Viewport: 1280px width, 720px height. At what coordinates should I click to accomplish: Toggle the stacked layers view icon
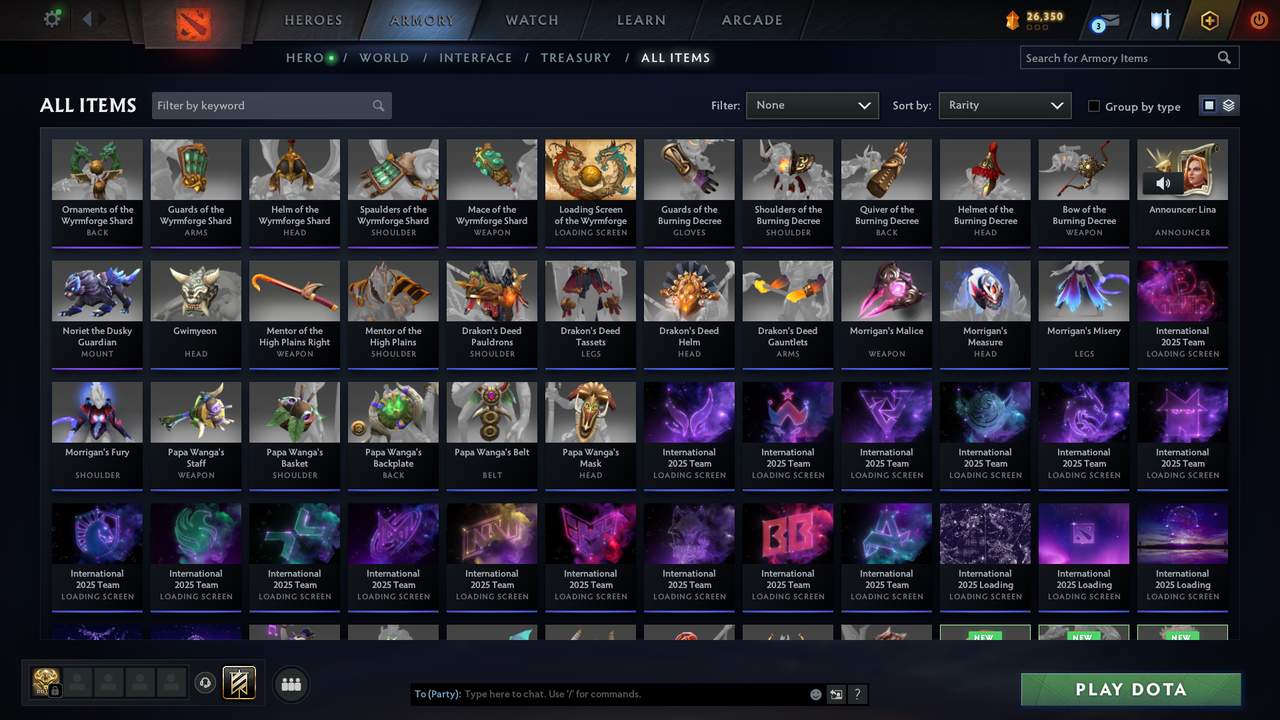(x=1228, y=104)
